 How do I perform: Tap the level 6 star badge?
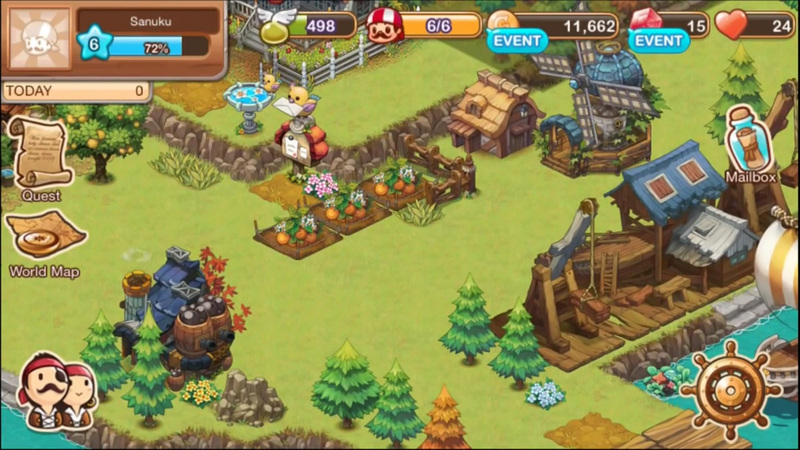click(x=94, y=46)
